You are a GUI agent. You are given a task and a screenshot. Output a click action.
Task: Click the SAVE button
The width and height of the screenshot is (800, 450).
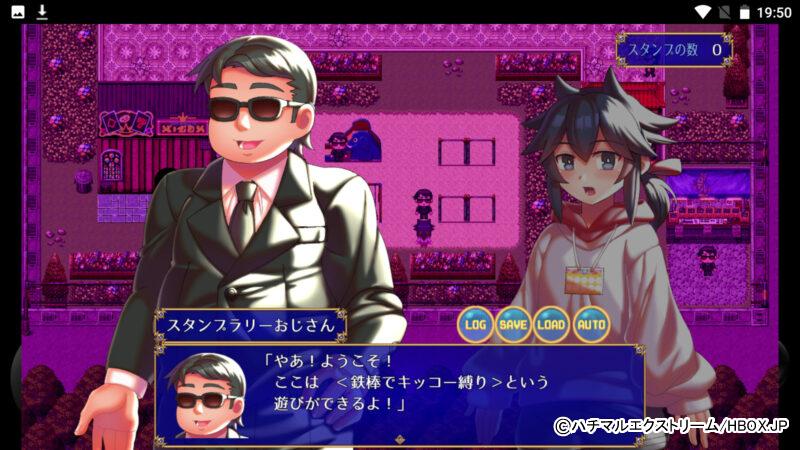click(x=514, y=324)
